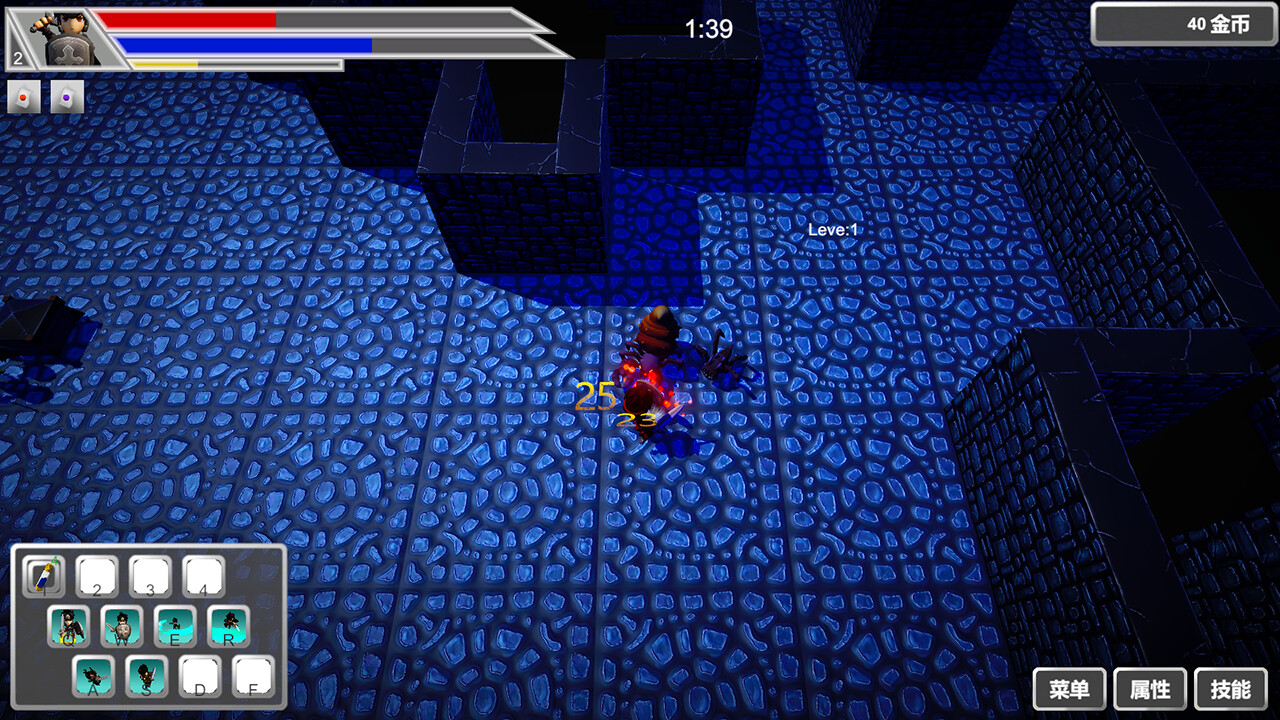Screen dimensions: 1280x720
Task: Click empty item slot 2
Action: point(97,576)
